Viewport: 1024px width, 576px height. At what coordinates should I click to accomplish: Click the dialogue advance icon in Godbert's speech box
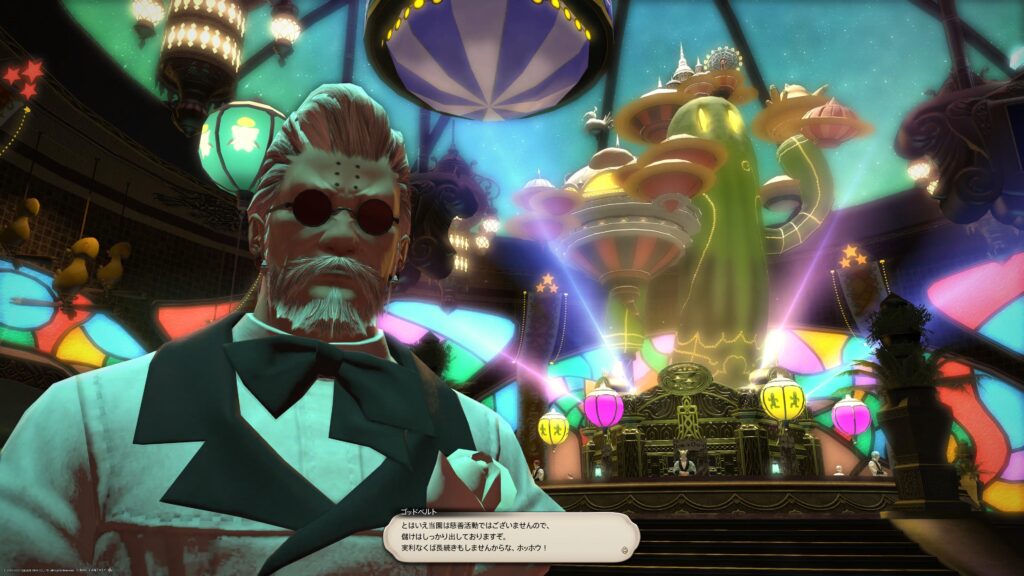(626, 549)
